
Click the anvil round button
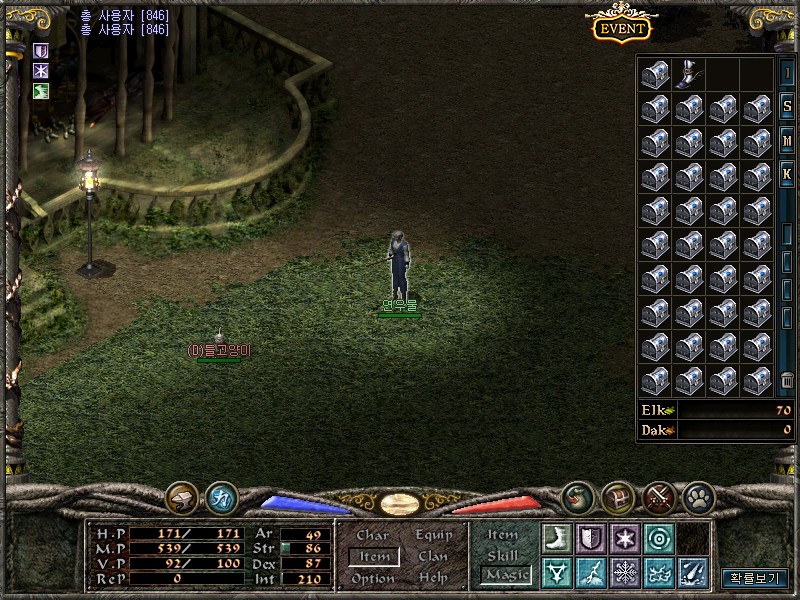pyautogui.click(x=182, y=497)
